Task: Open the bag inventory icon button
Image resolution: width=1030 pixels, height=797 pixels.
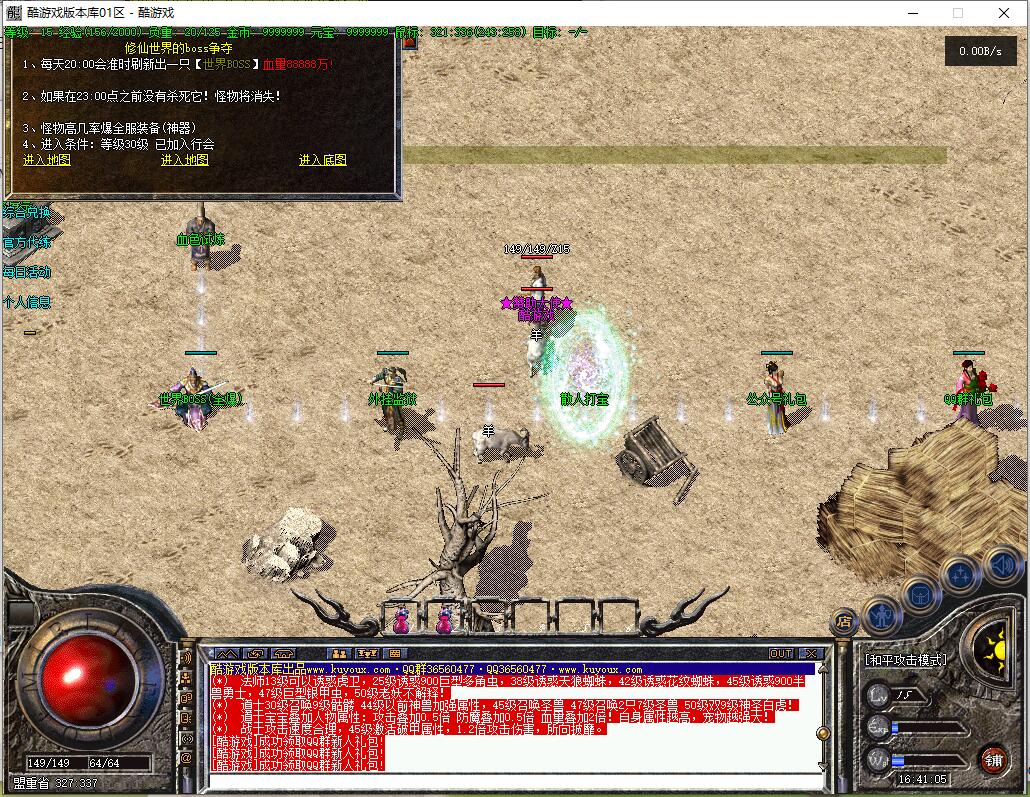Action: tap(921, 594)
